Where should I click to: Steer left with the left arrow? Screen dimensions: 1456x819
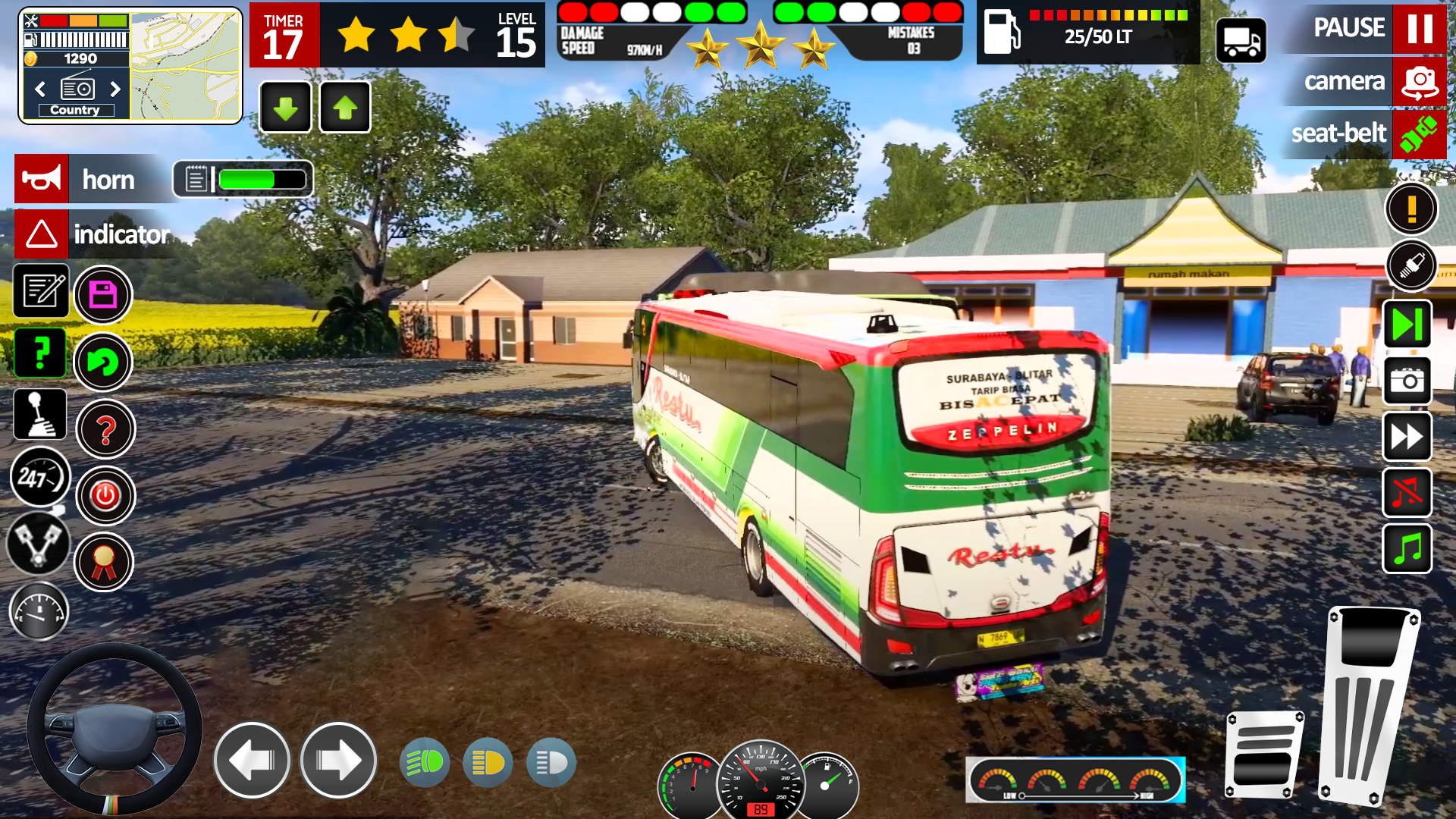[x=252, y=761]
